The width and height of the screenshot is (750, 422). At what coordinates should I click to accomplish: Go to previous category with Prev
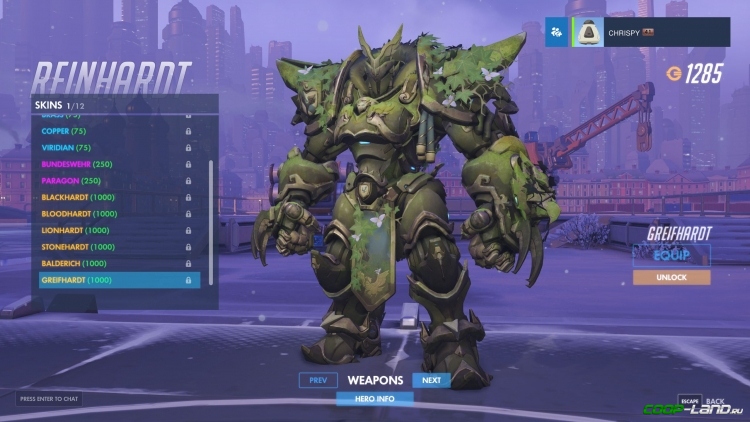point(317,380)
